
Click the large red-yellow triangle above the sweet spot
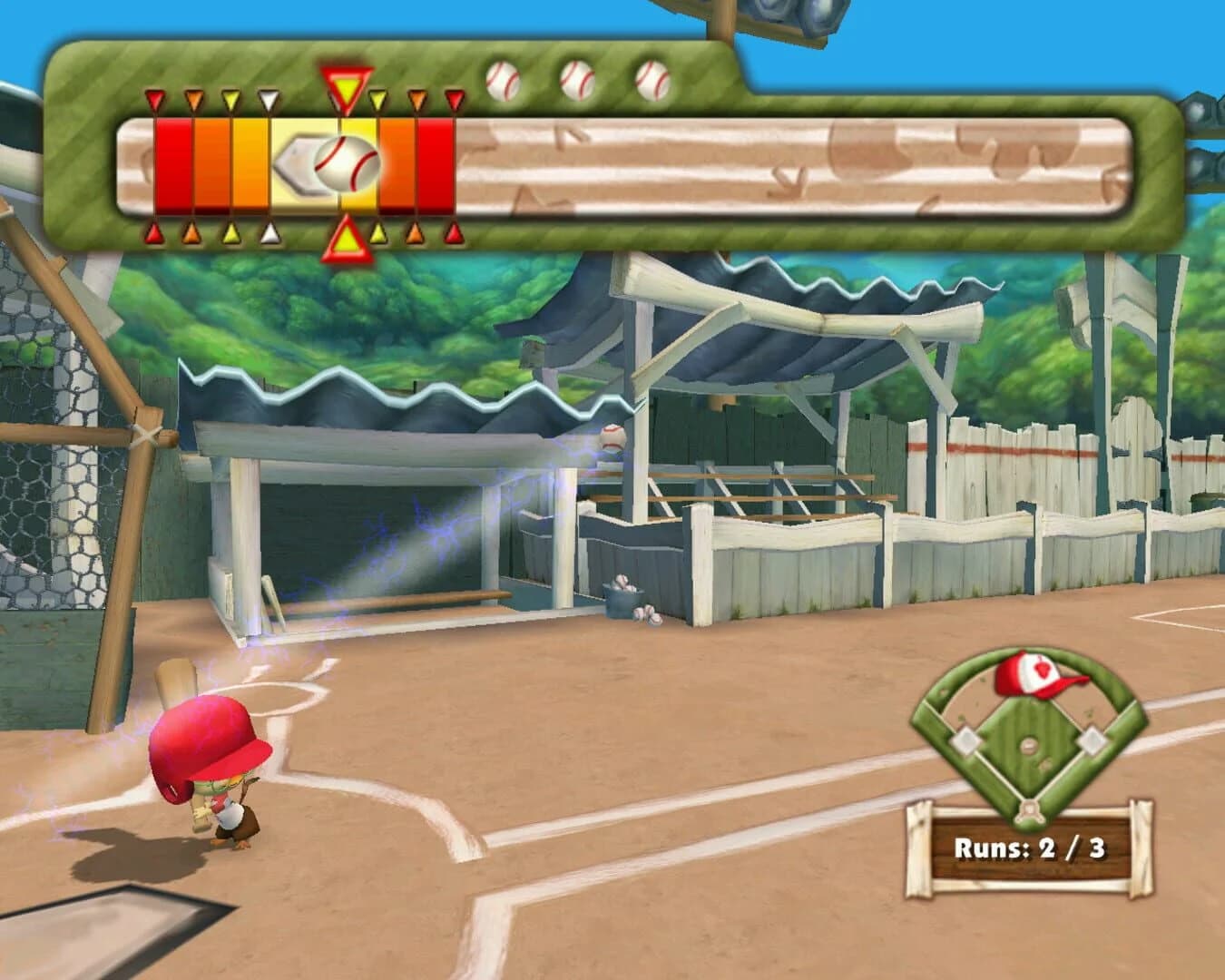pyautogui.click(x=347, y=85)
